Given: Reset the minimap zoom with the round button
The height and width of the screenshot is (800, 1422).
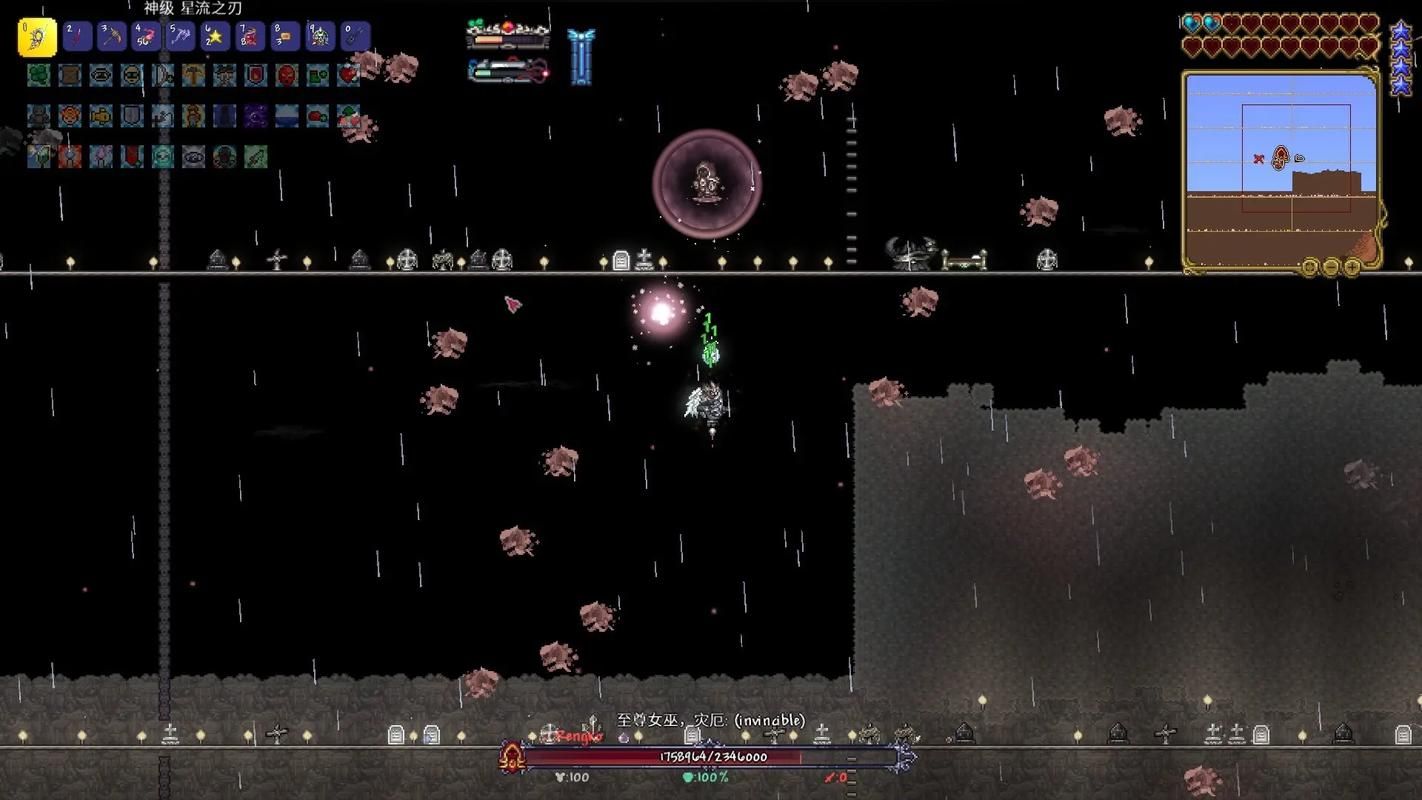Looking at the screenshot, I should [1310, 266].
